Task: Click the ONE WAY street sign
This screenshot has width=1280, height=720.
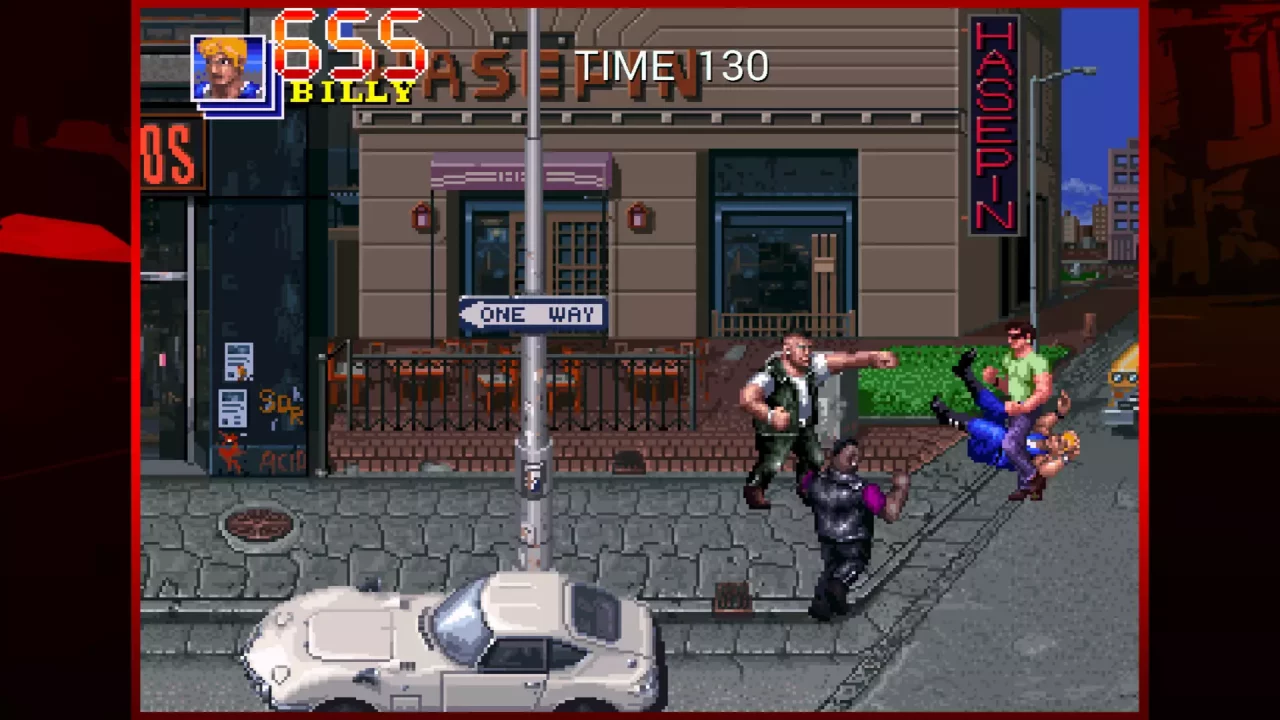Action: [x=533, y=314]
